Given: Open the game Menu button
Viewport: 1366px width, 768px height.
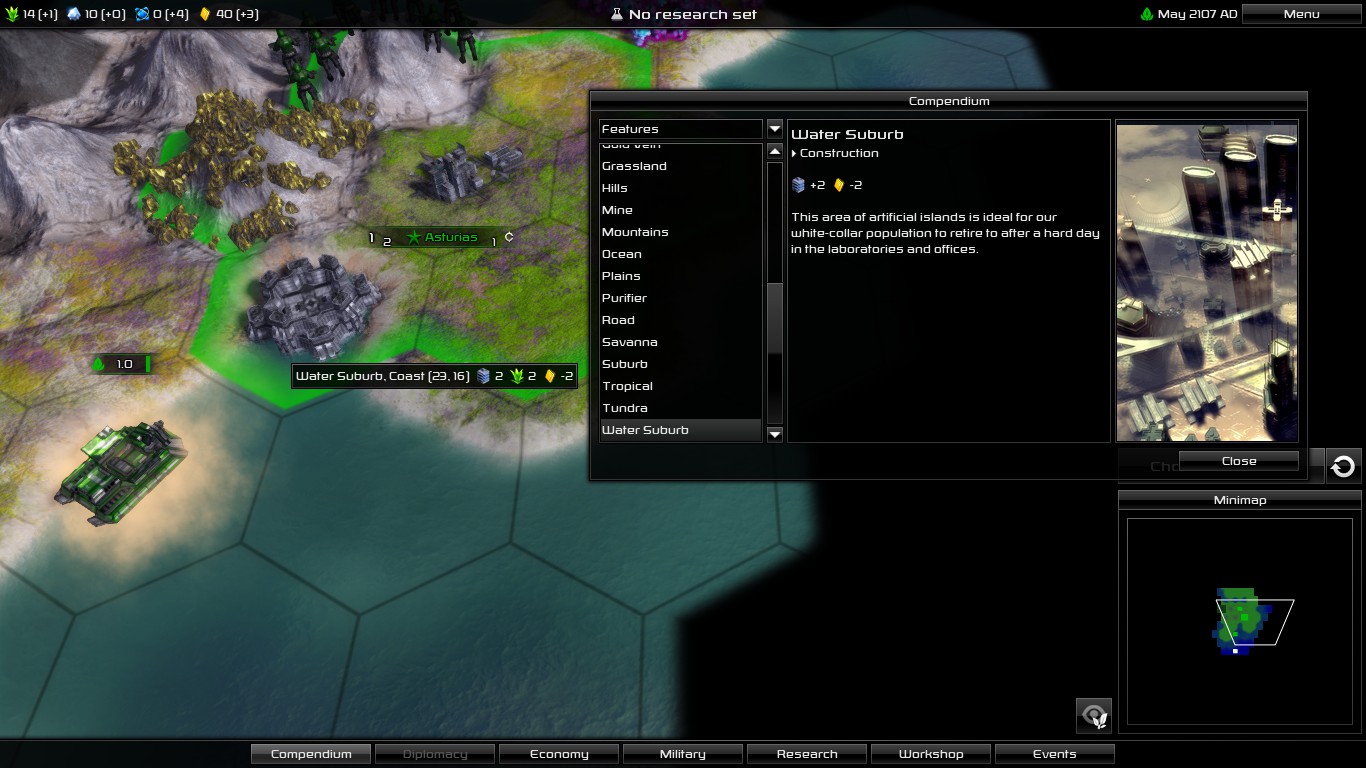Looking at the screenshot, I should pyautogui.click(x=1301, y=14).
